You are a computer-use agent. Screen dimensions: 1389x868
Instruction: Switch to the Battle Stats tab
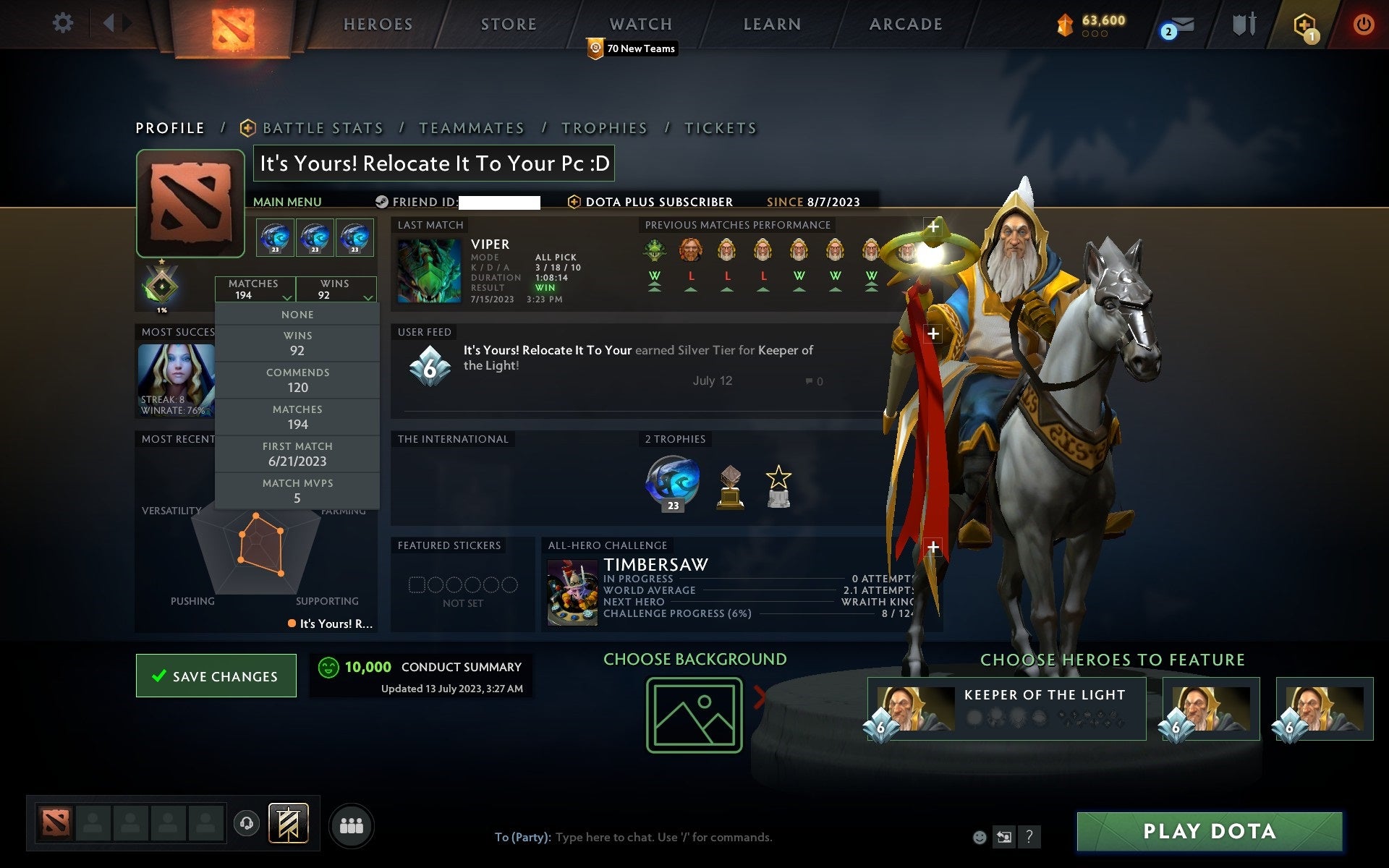(x=323, y=127)
